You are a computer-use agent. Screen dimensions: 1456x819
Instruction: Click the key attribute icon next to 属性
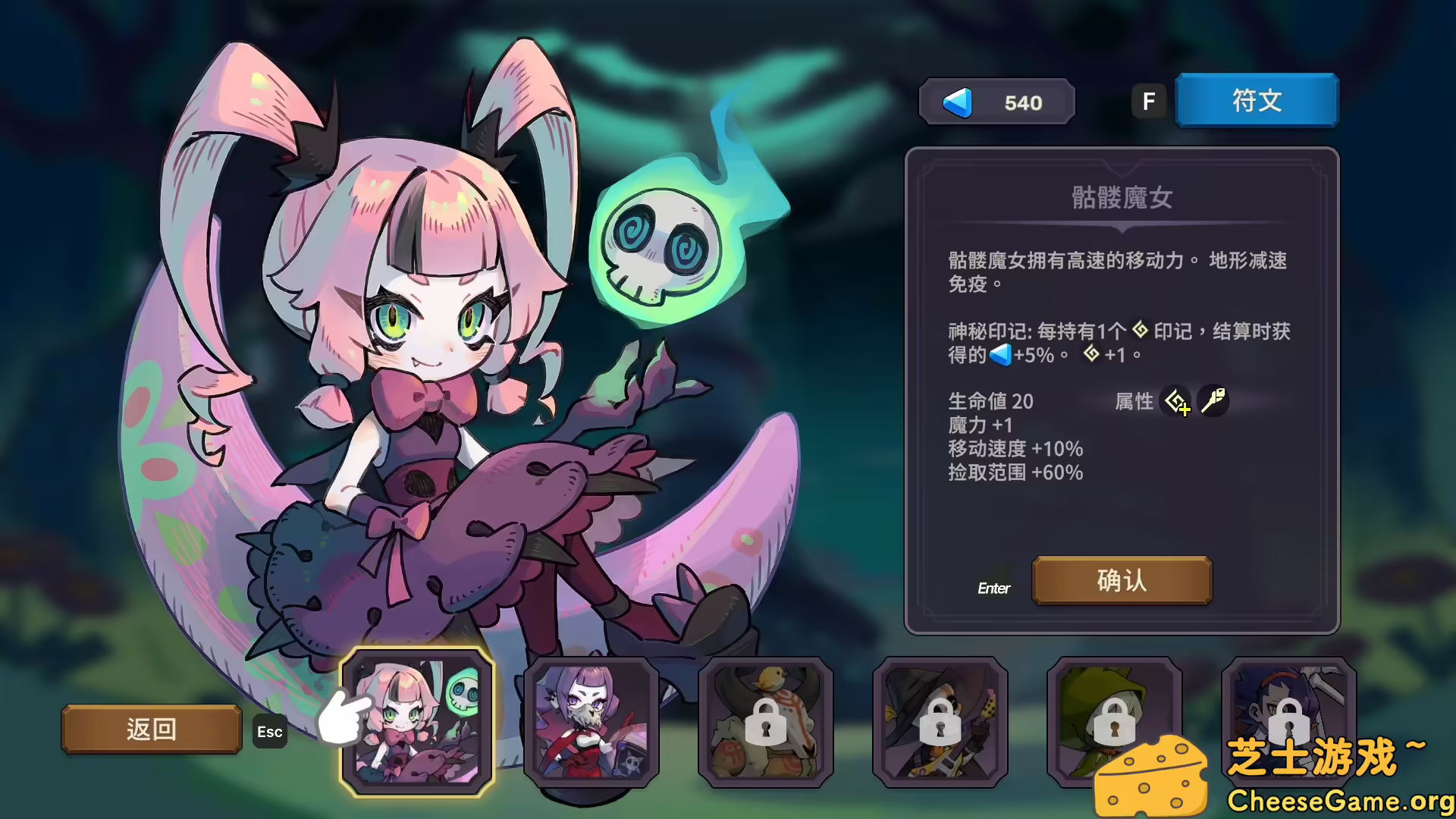1213,400
